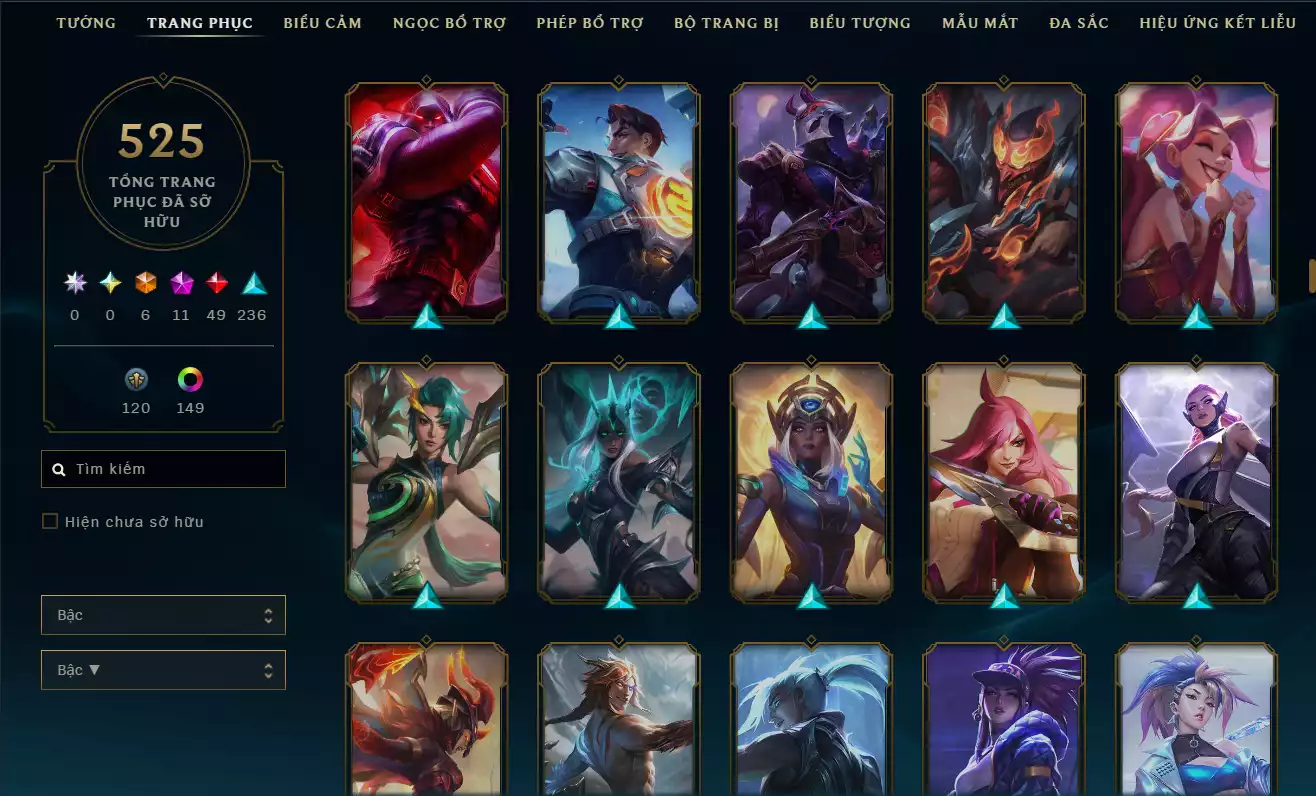Open the NGỌC BỔ TRỢ page

click(x=448, y=22)
